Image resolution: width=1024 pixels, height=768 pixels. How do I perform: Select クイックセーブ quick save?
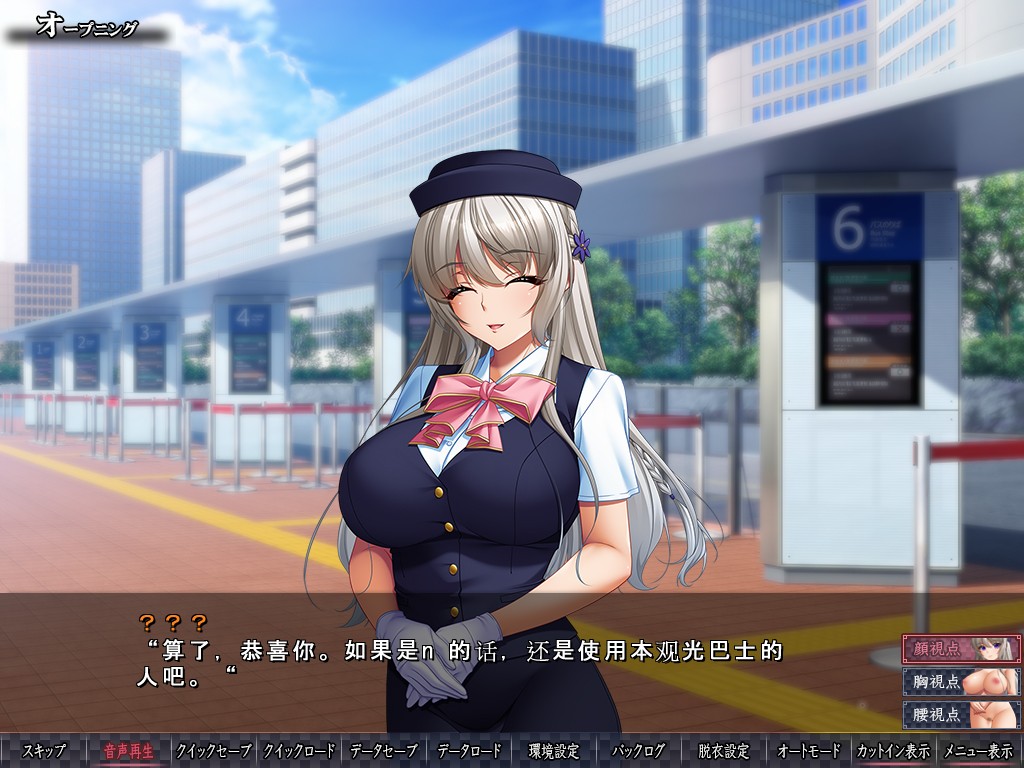click(213, 751)
